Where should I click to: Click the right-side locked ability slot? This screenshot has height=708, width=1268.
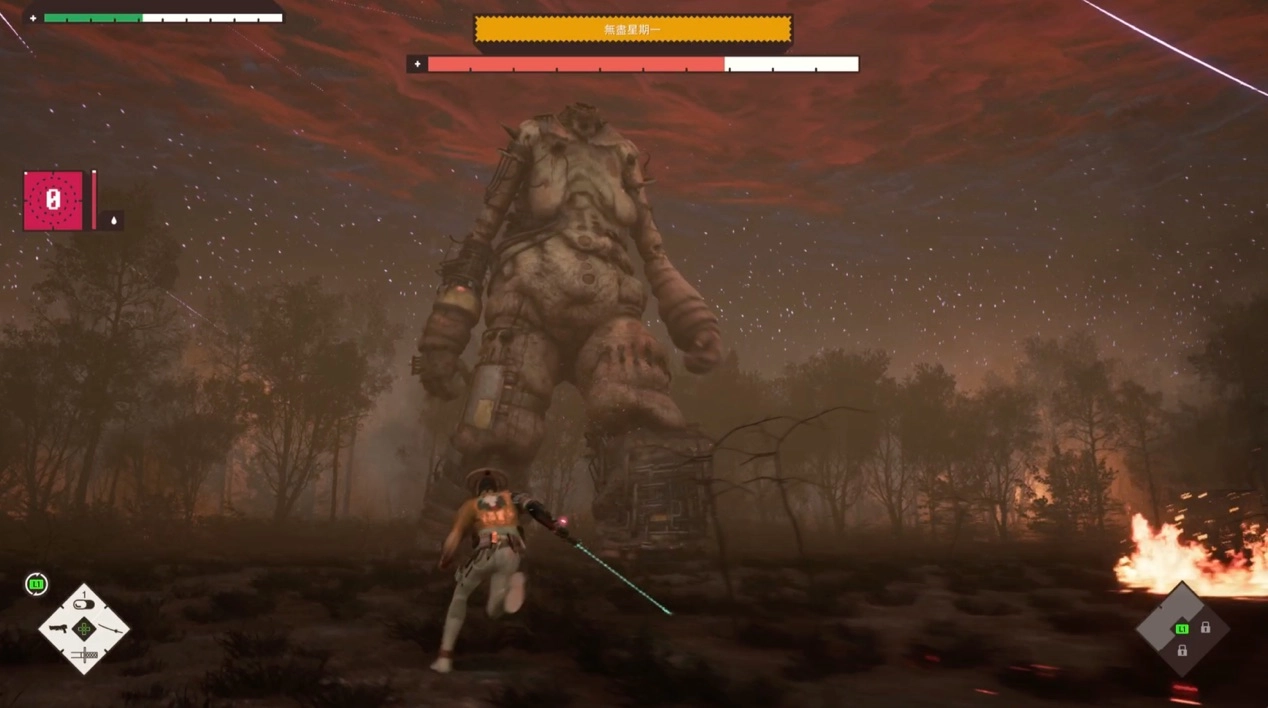(1205, 628)
